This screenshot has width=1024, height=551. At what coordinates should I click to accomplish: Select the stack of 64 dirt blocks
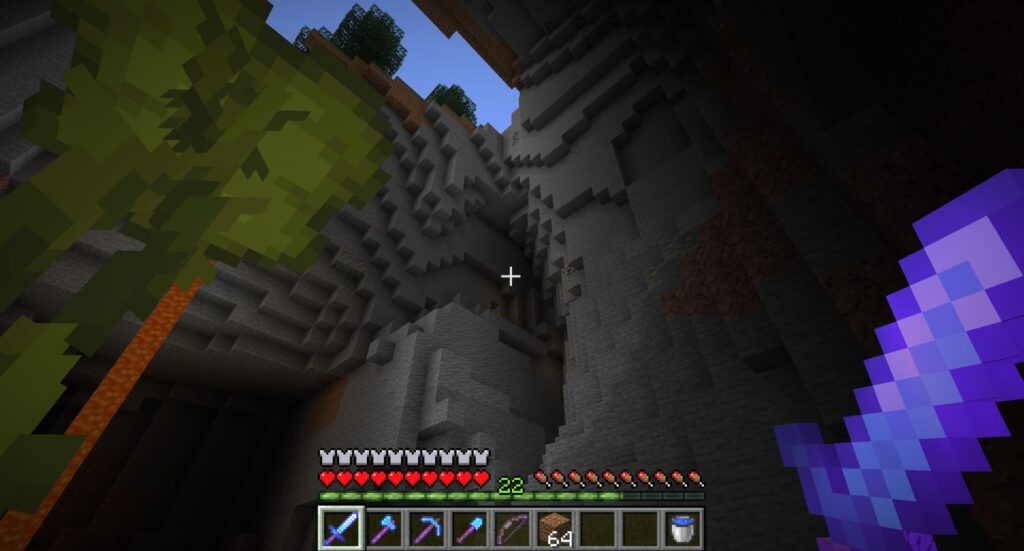(554, 527)
